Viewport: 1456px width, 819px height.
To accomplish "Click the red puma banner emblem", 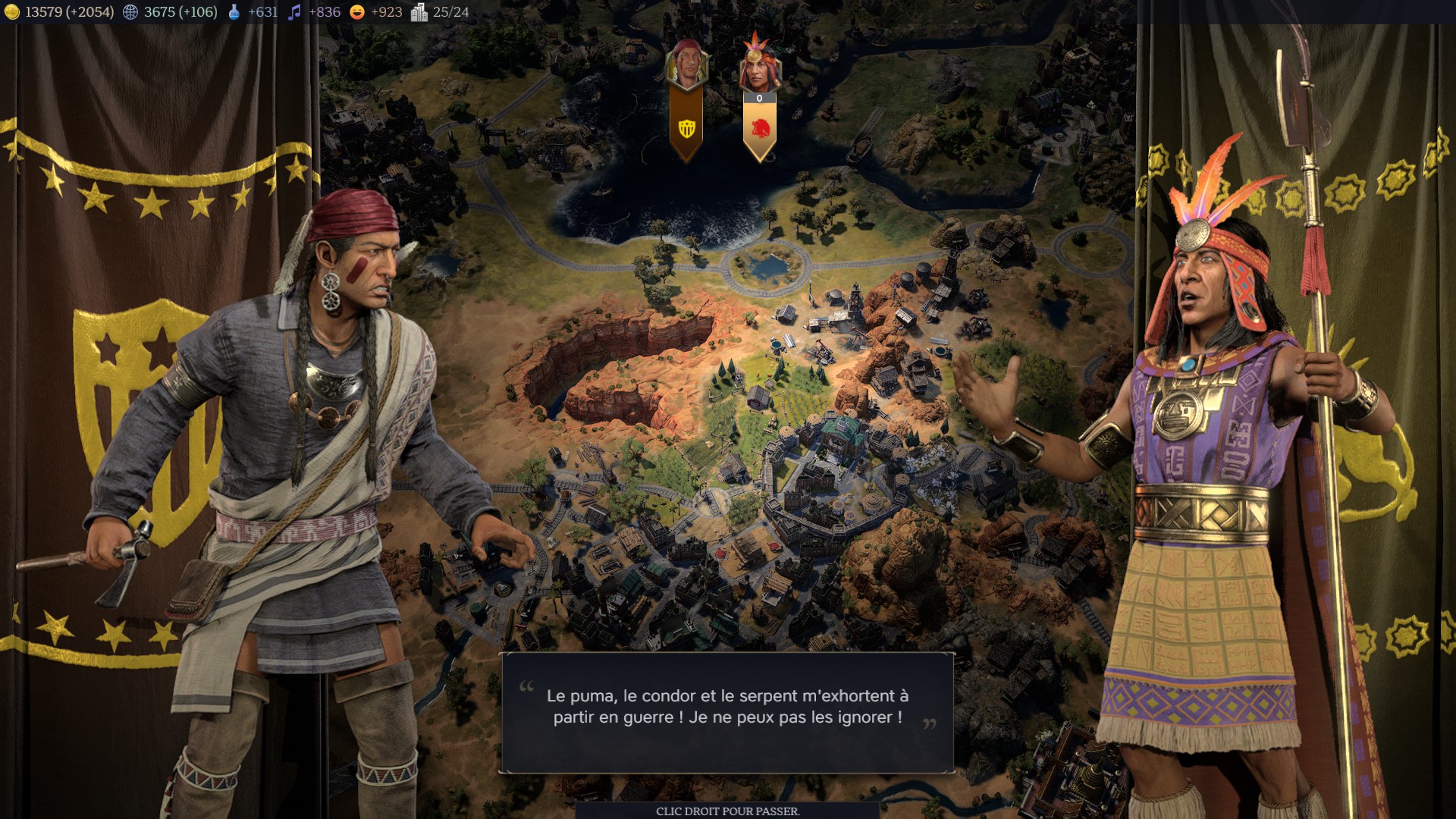I will tap(760, 129).
